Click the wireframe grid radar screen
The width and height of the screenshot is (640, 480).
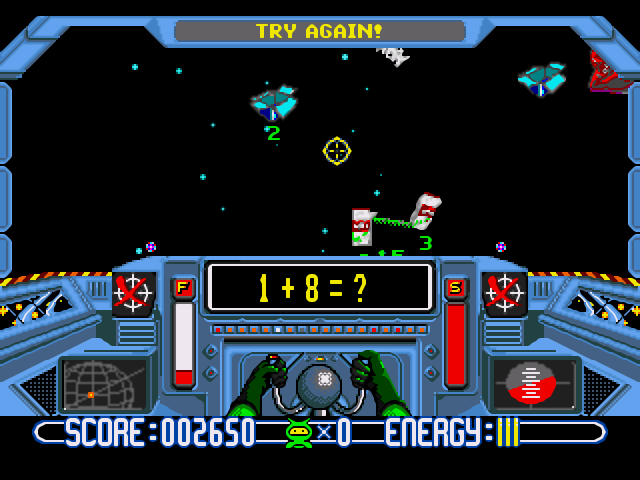coord(103,384)
